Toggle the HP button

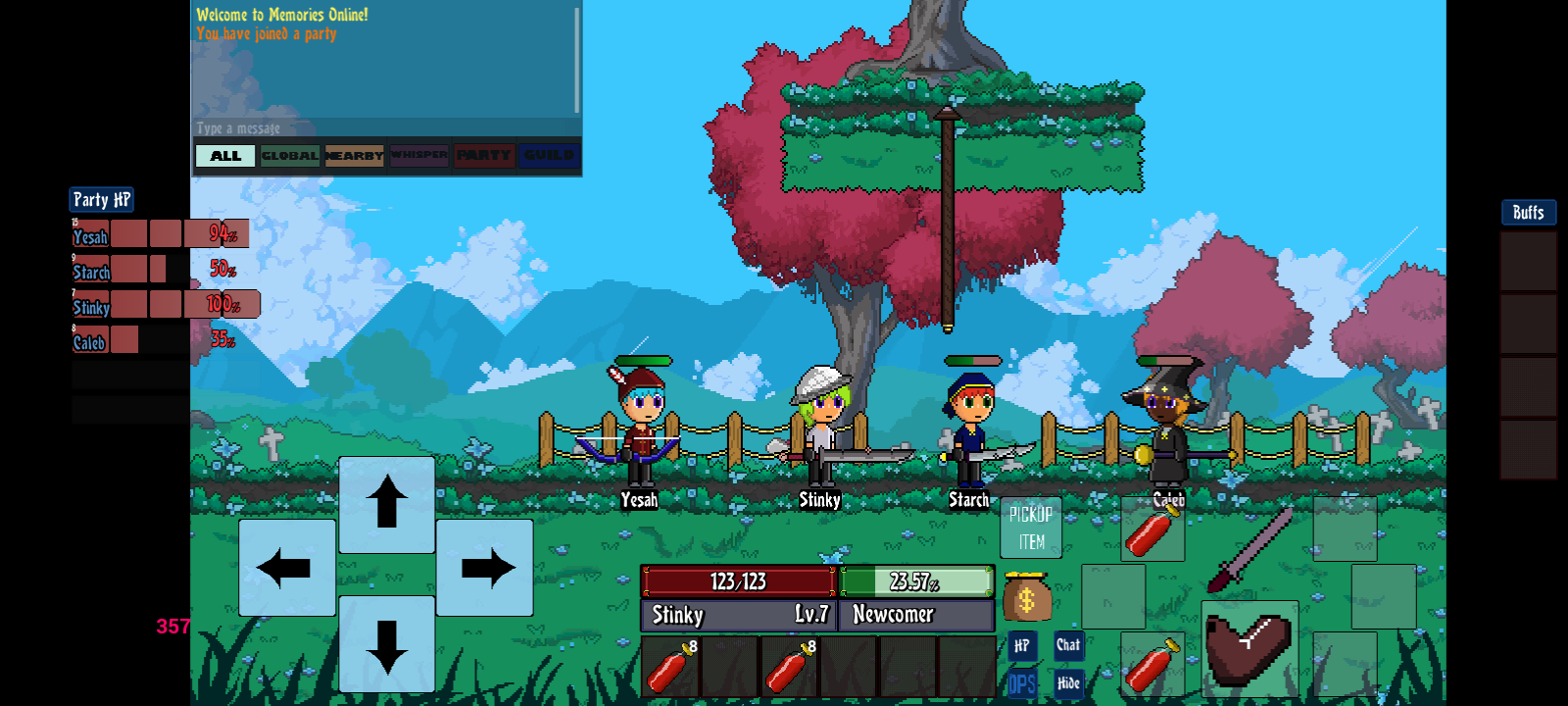tap(1021, 645)
